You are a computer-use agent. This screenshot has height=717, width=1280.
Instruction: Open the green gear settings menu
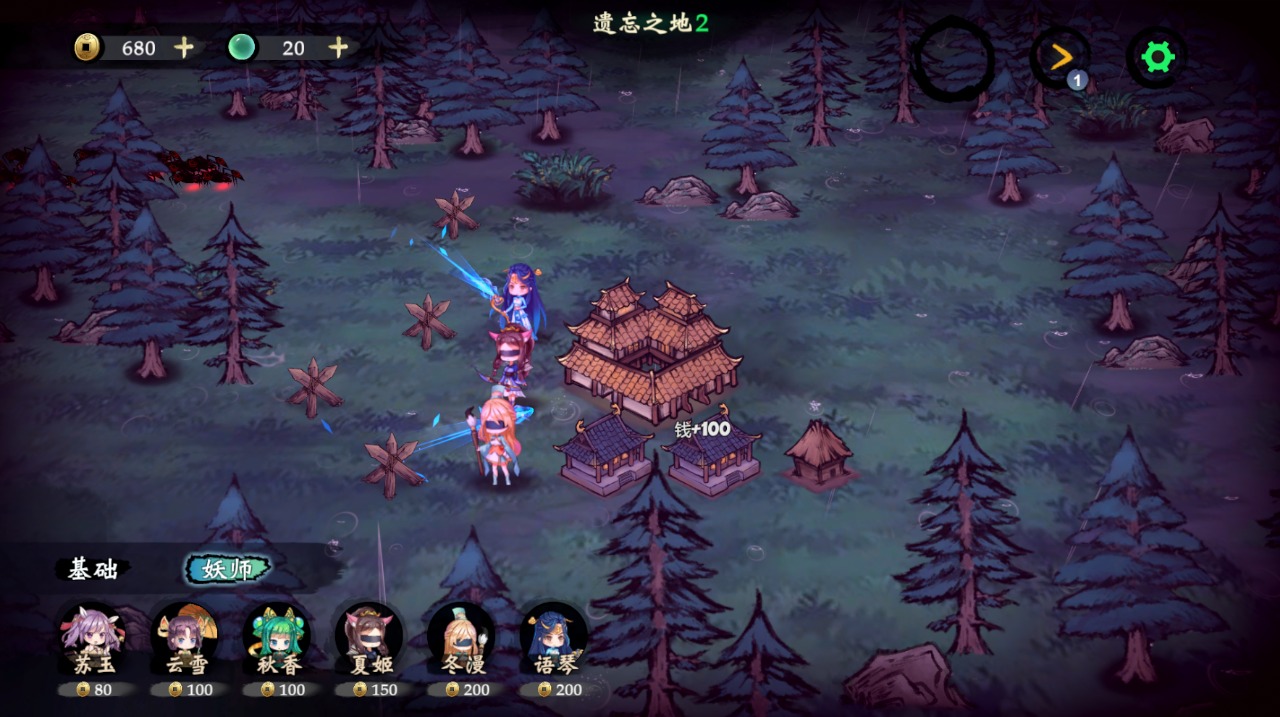(x=1157, y=57)
